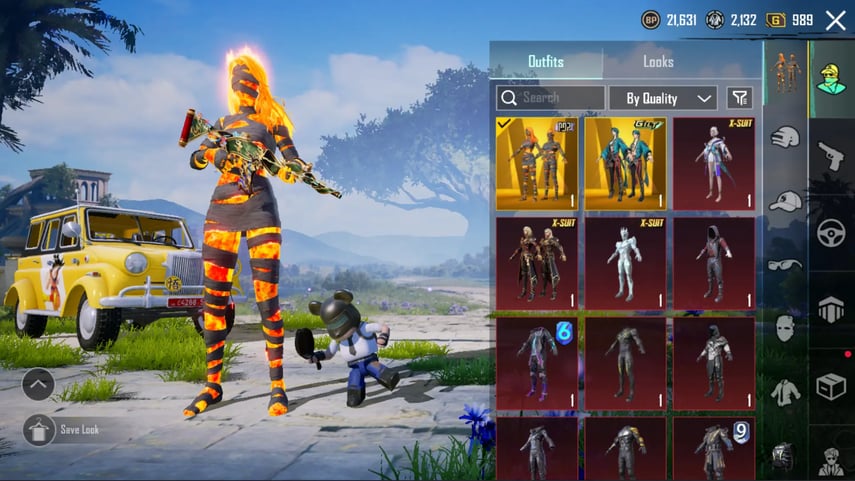Image resolution: width=855 pixels, height=481 pixels.
Task: Choose the teal GILT outfit set
Action: pos(625,164)
